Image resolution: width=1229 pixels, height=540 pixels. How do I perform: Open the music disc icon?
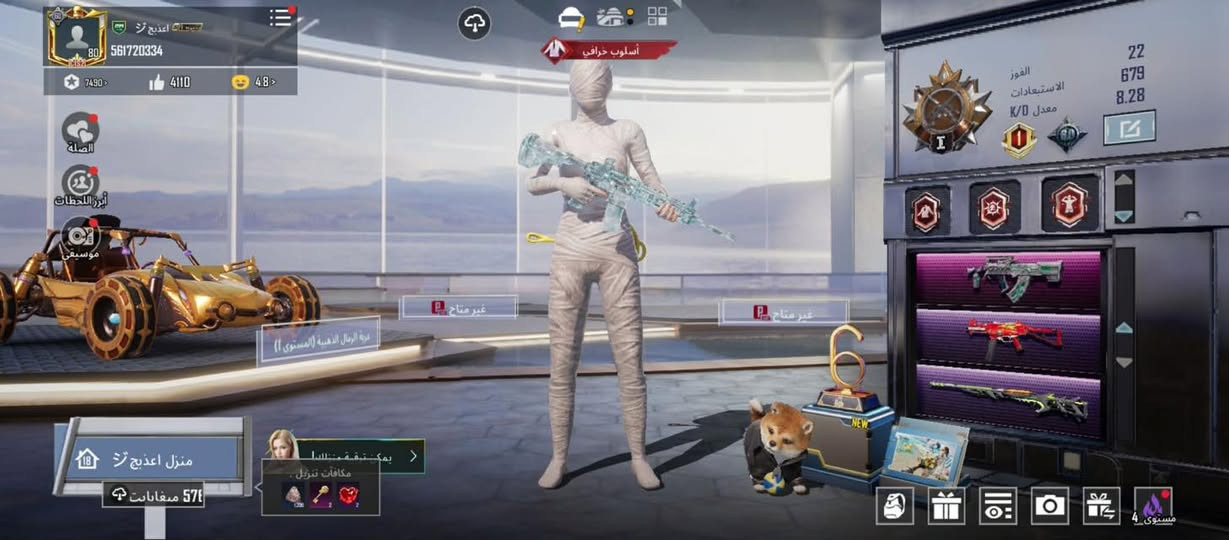(79, 237)
